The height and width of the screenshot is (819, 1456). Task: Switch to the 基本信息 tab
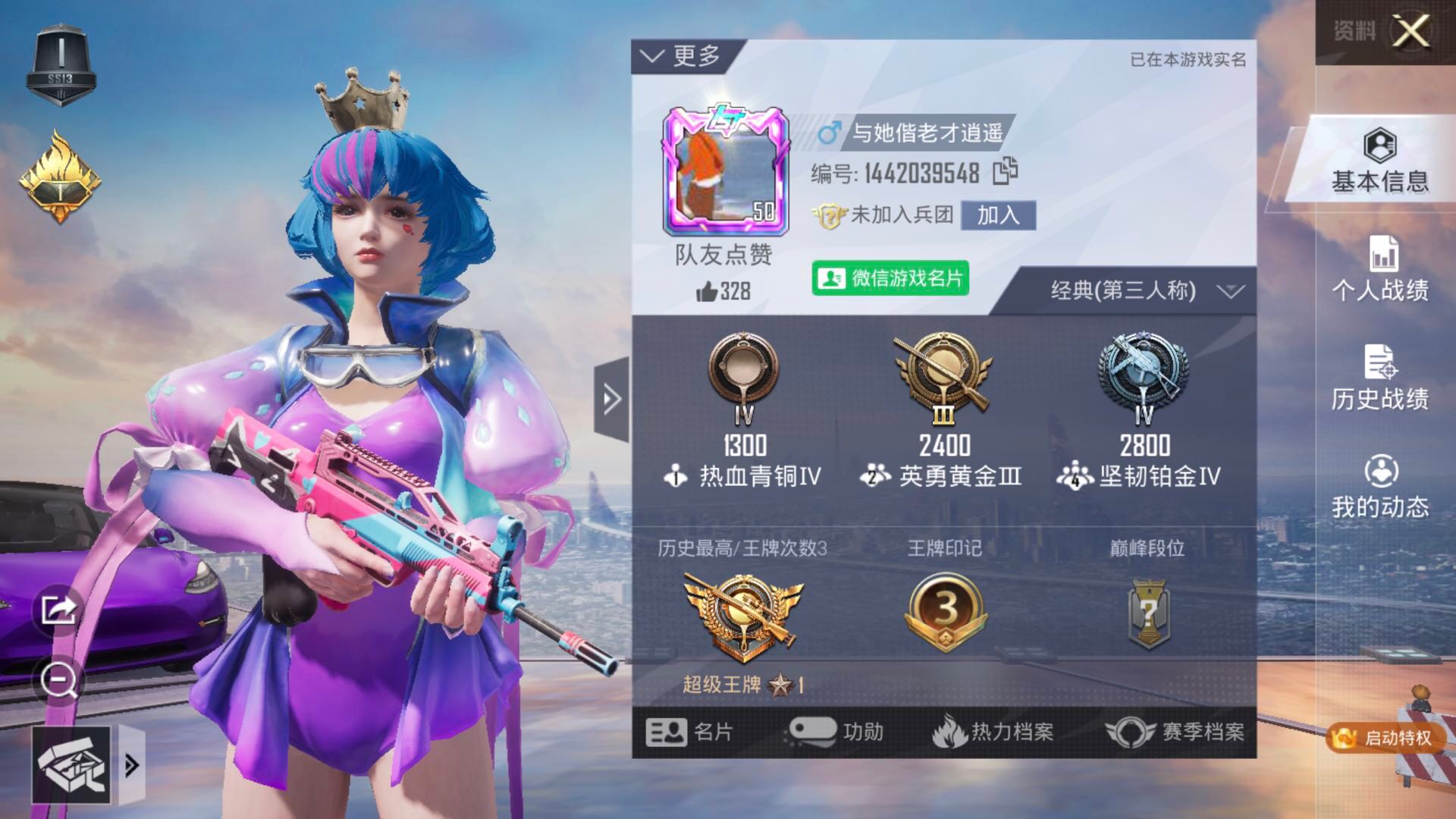(1379, 159)
